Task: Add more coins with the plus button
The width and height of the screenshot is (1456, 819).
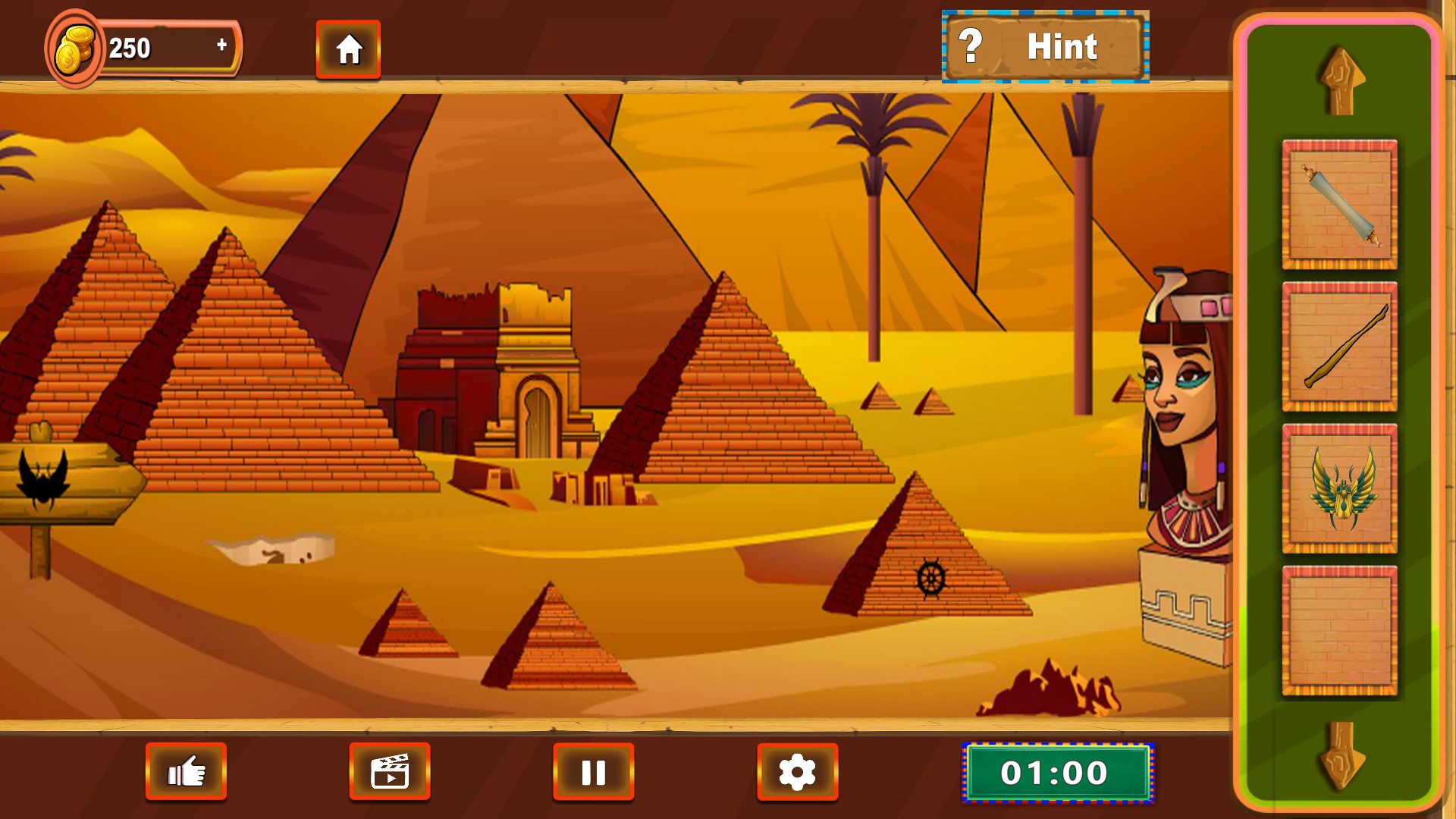Action: (x=221, y=45)
